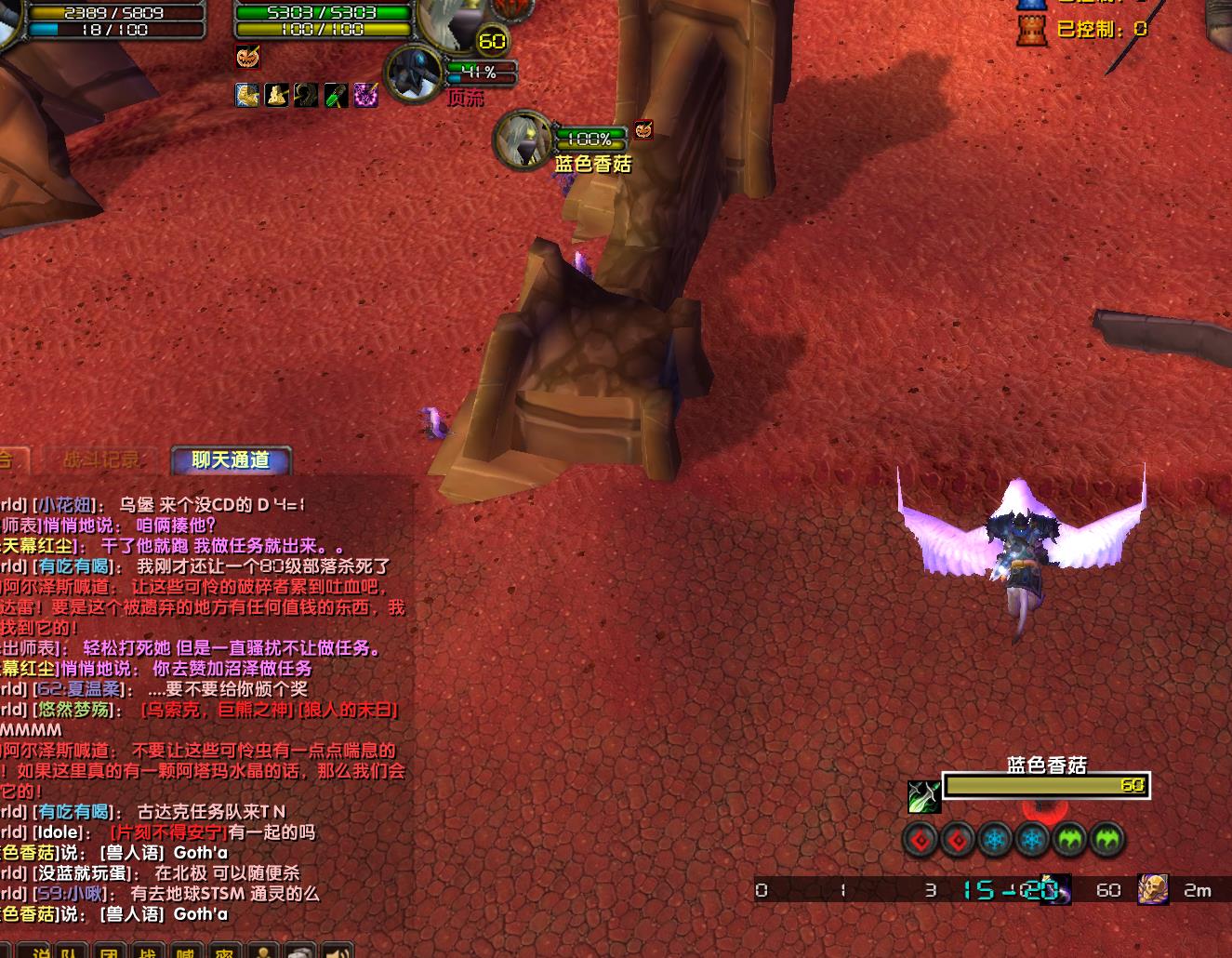Click a green bat-wing rune icon
This screenshot has width=1232, height=958.
[1069, 839]
